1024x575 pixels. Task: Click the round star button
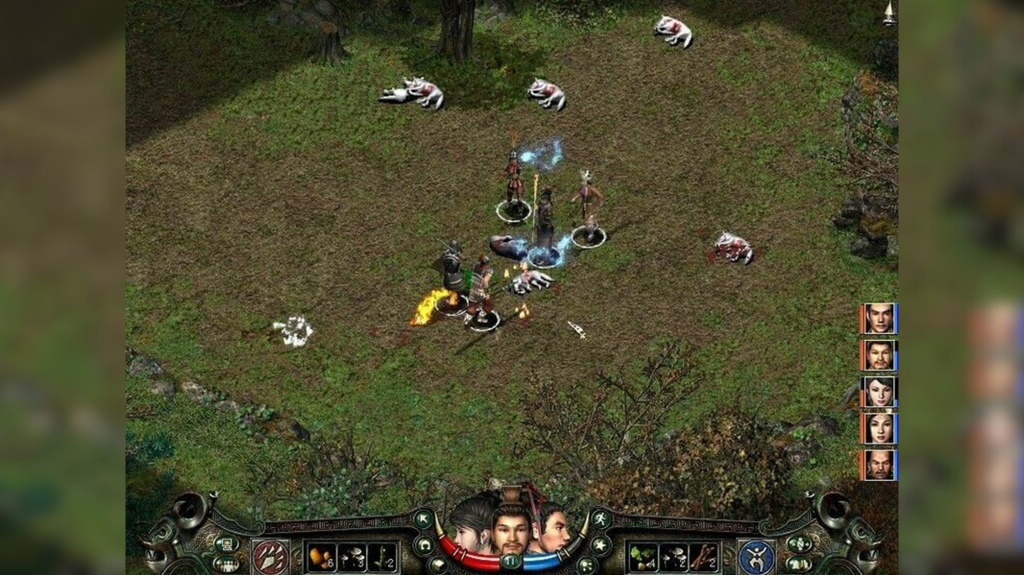pos(600,545)
